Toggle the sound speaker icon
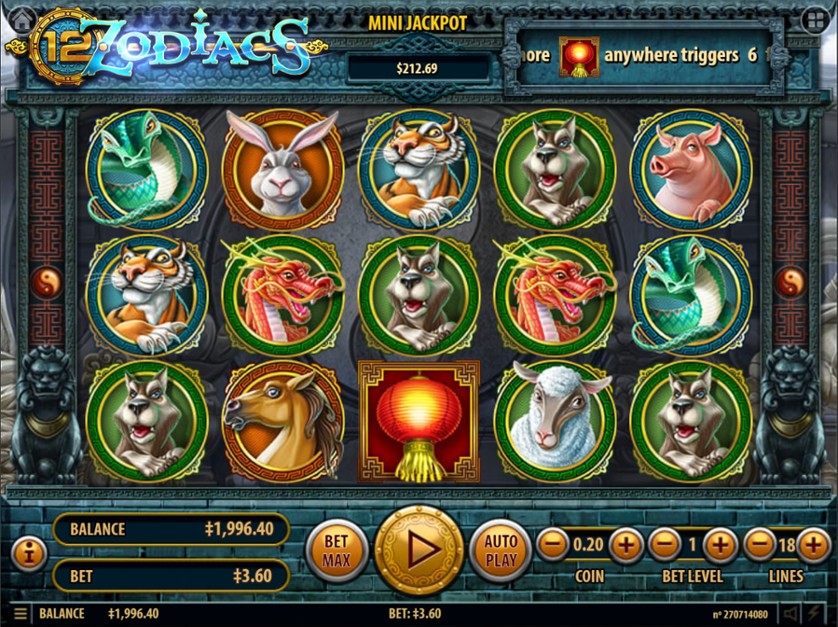838x627 pixels. click(791, 614)
